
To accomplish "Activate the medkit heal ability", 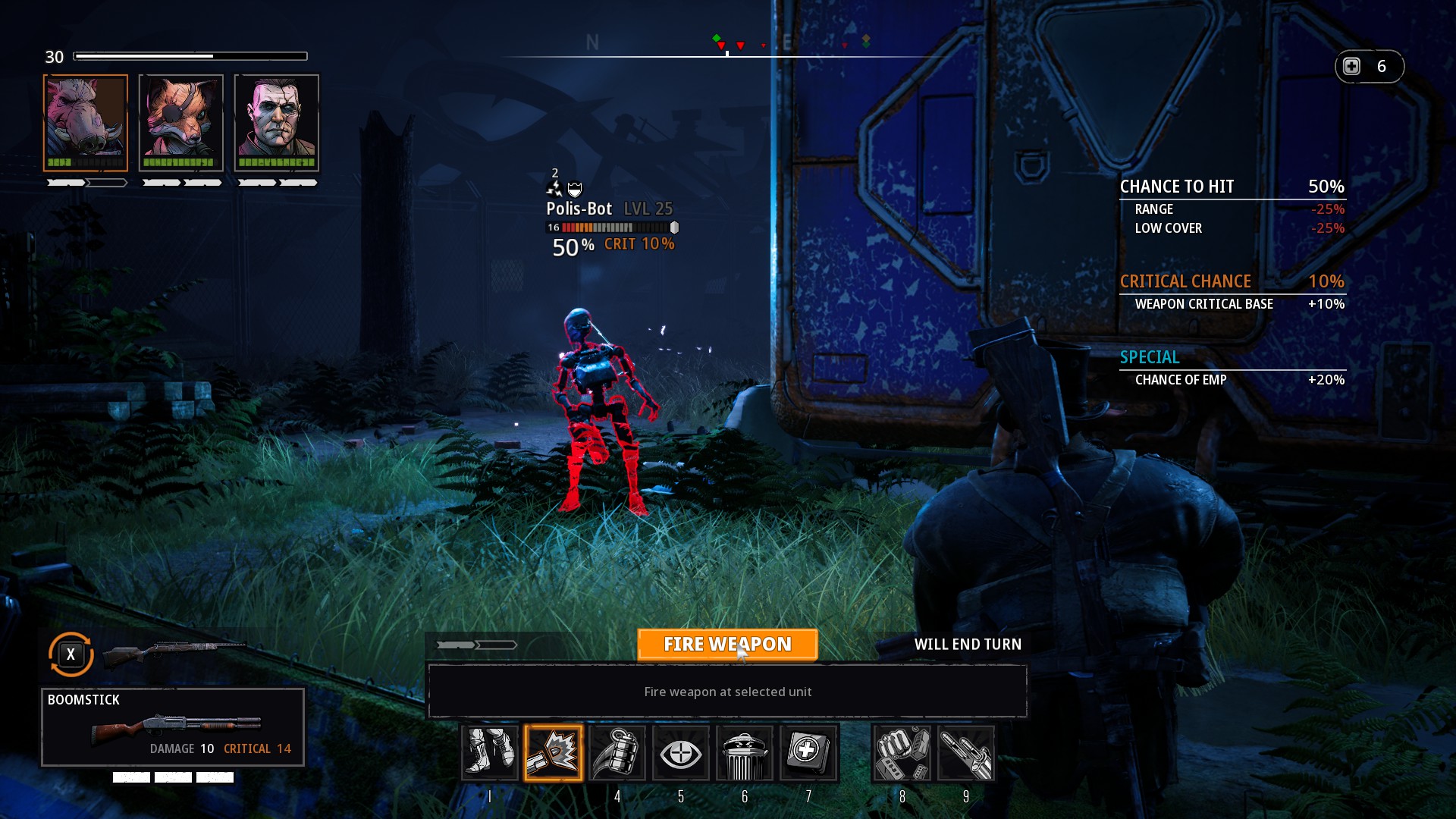I will pyautogui.click(x=808, y=753).
